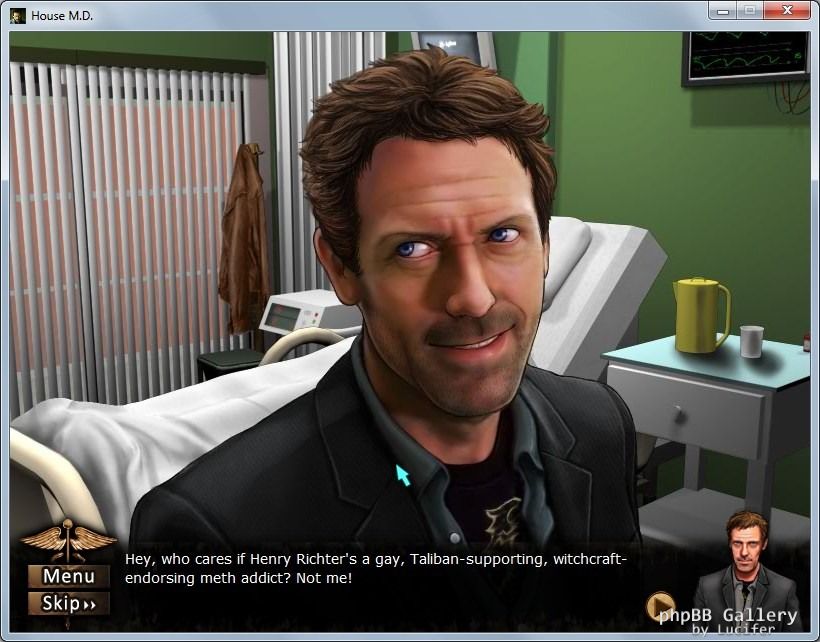
Task: Skip the current dialogue
Action: (x=69, y=603)
